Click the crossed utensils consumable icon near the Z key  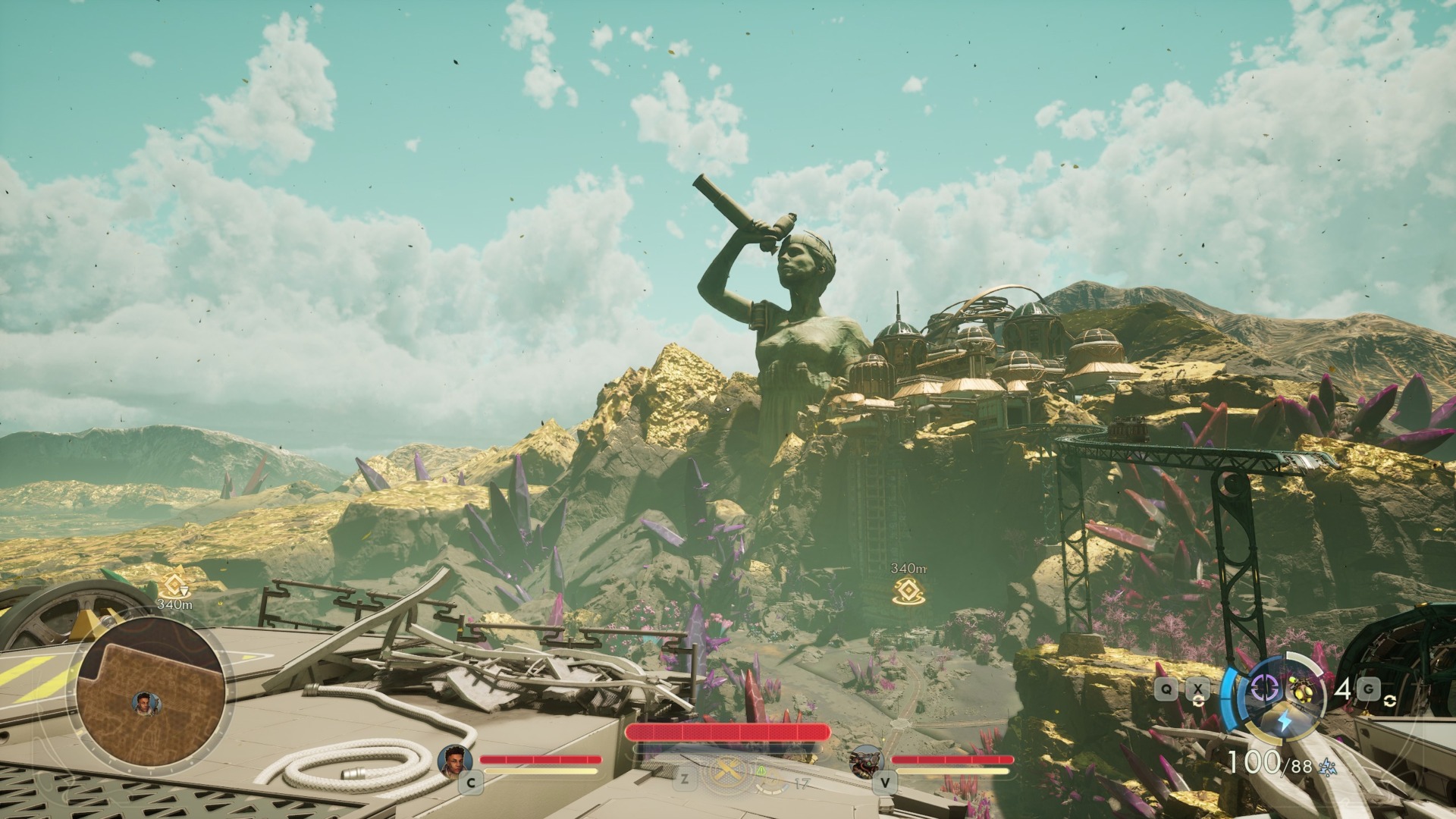tap(726, 770)
